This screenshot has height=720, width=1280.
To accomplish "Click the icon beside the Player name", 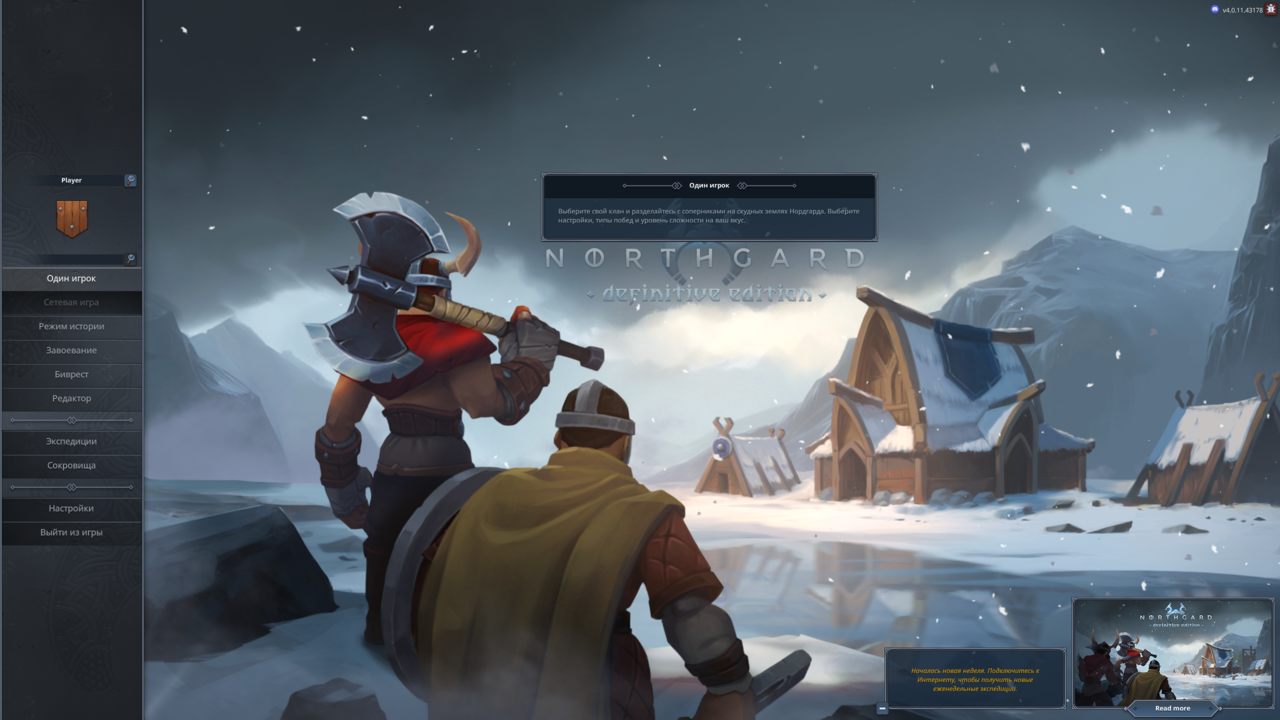I will point(130,180).
